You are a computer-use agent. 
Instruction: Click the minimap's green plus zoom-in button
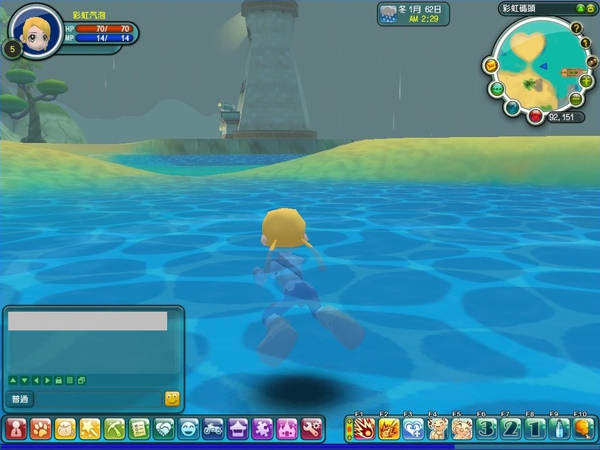[586, 80]
